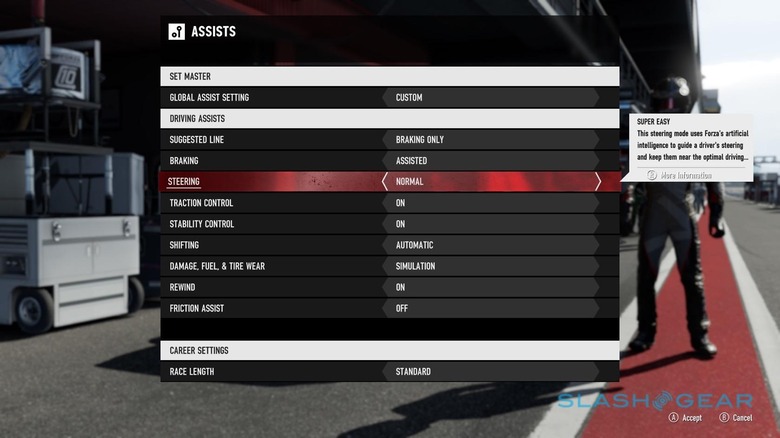Click the left arrow on the Steering value

pyautogui.click(x=386, y=182)
